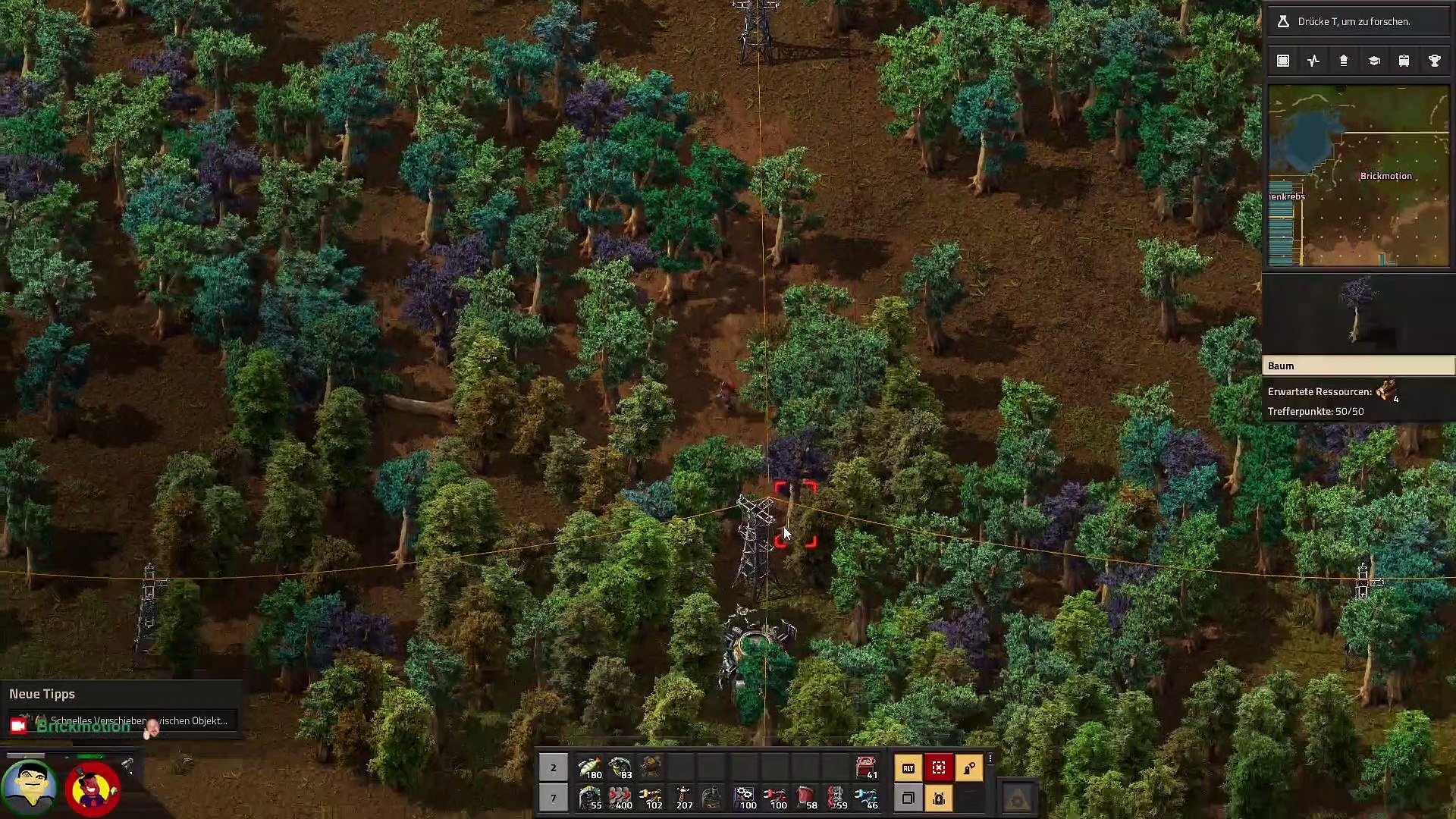Click the graduation cap tips icon
Viewport: 1456px width, 819px height.
pos(1373,61)
